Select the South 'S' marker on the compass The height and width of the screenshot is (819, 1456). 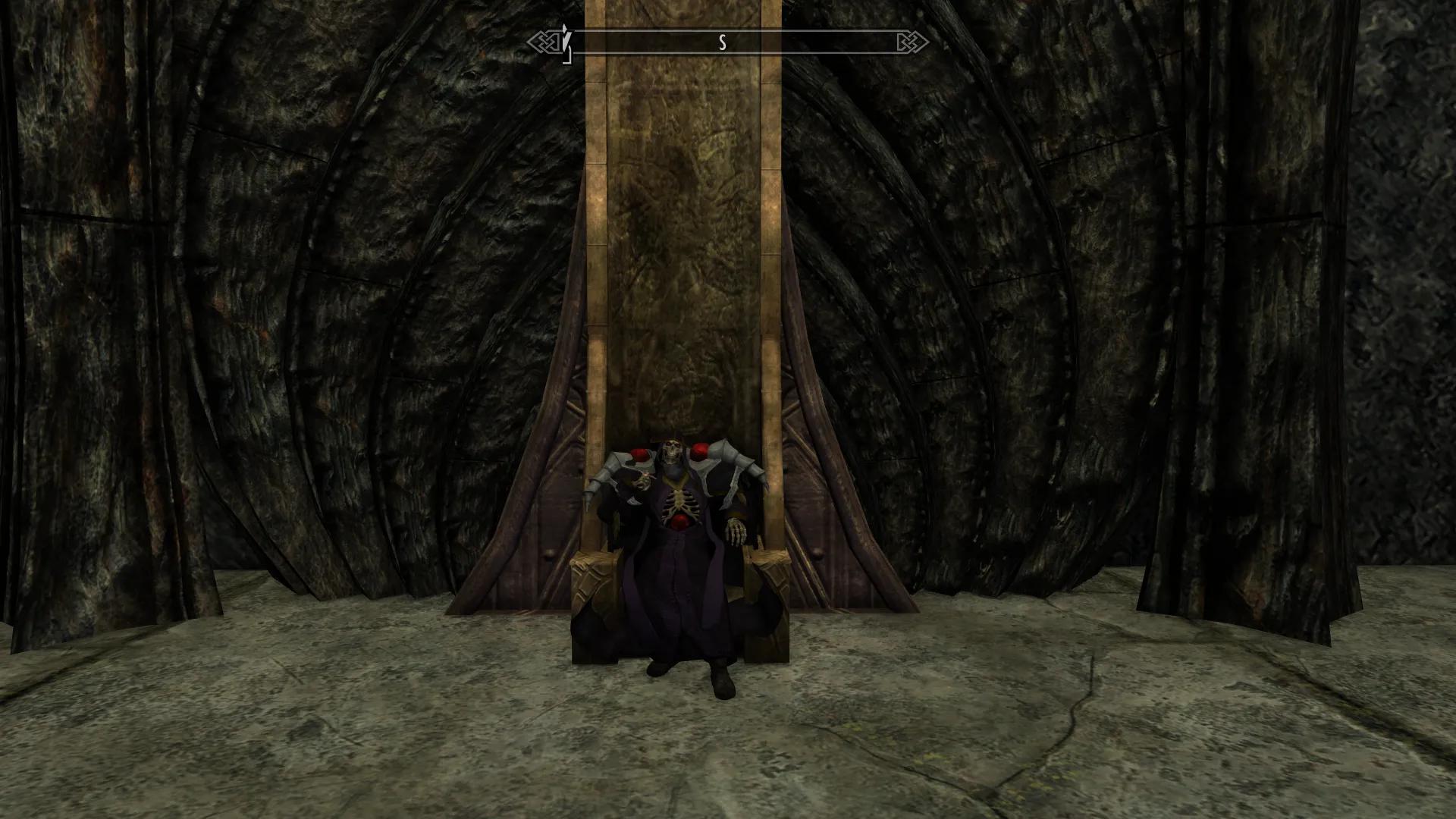[x=722, y=43]
